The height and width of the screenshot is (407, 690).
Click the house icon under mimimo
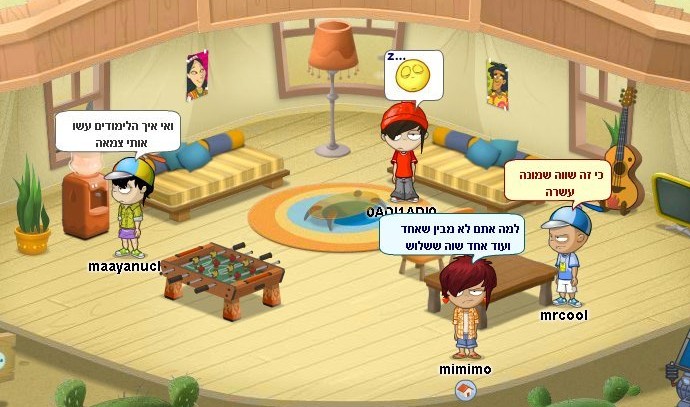(x=464, y=388)
